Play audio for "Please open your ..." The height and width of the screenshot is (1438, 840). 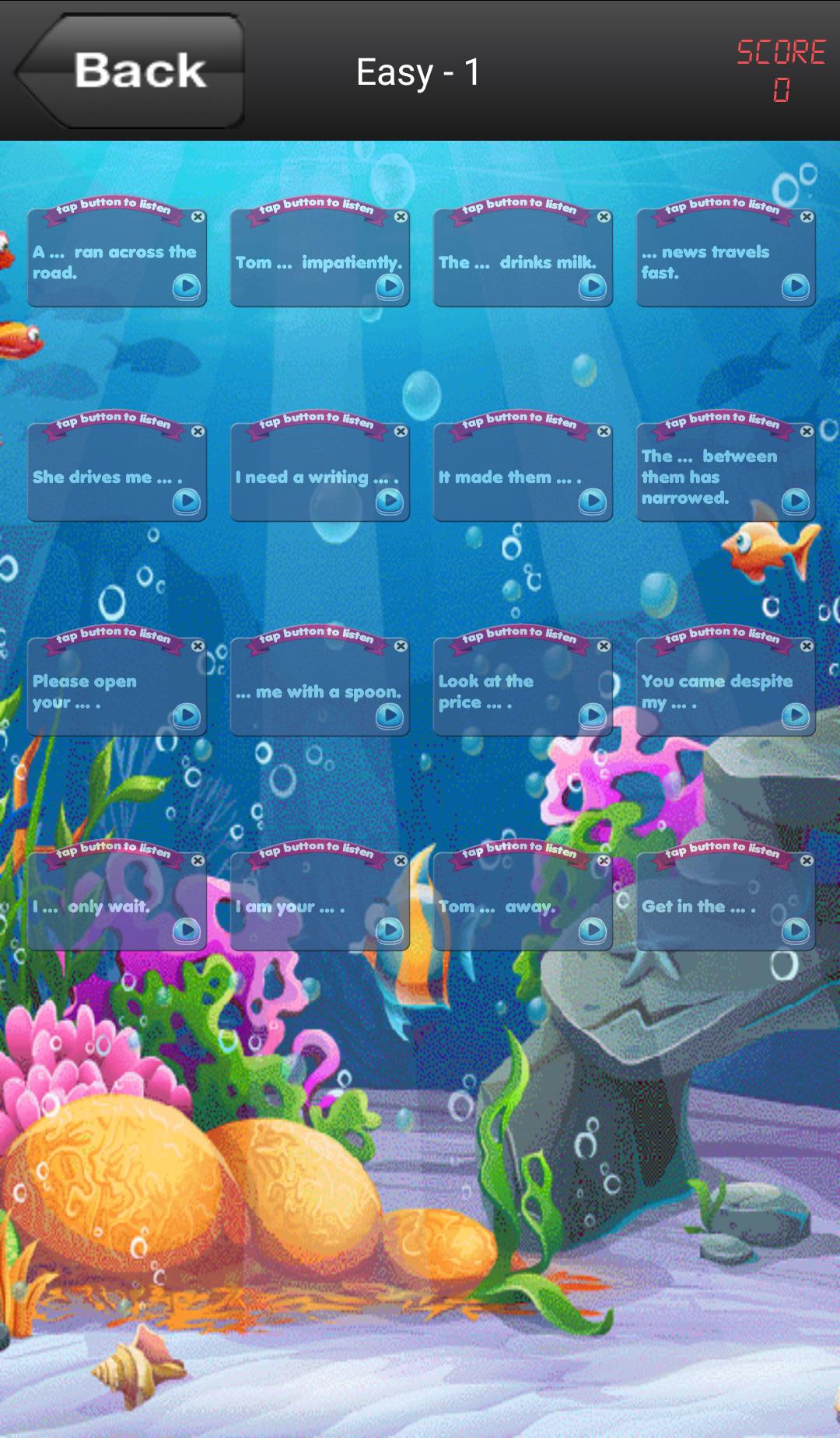pyautogui.click(x=187, y=716)
